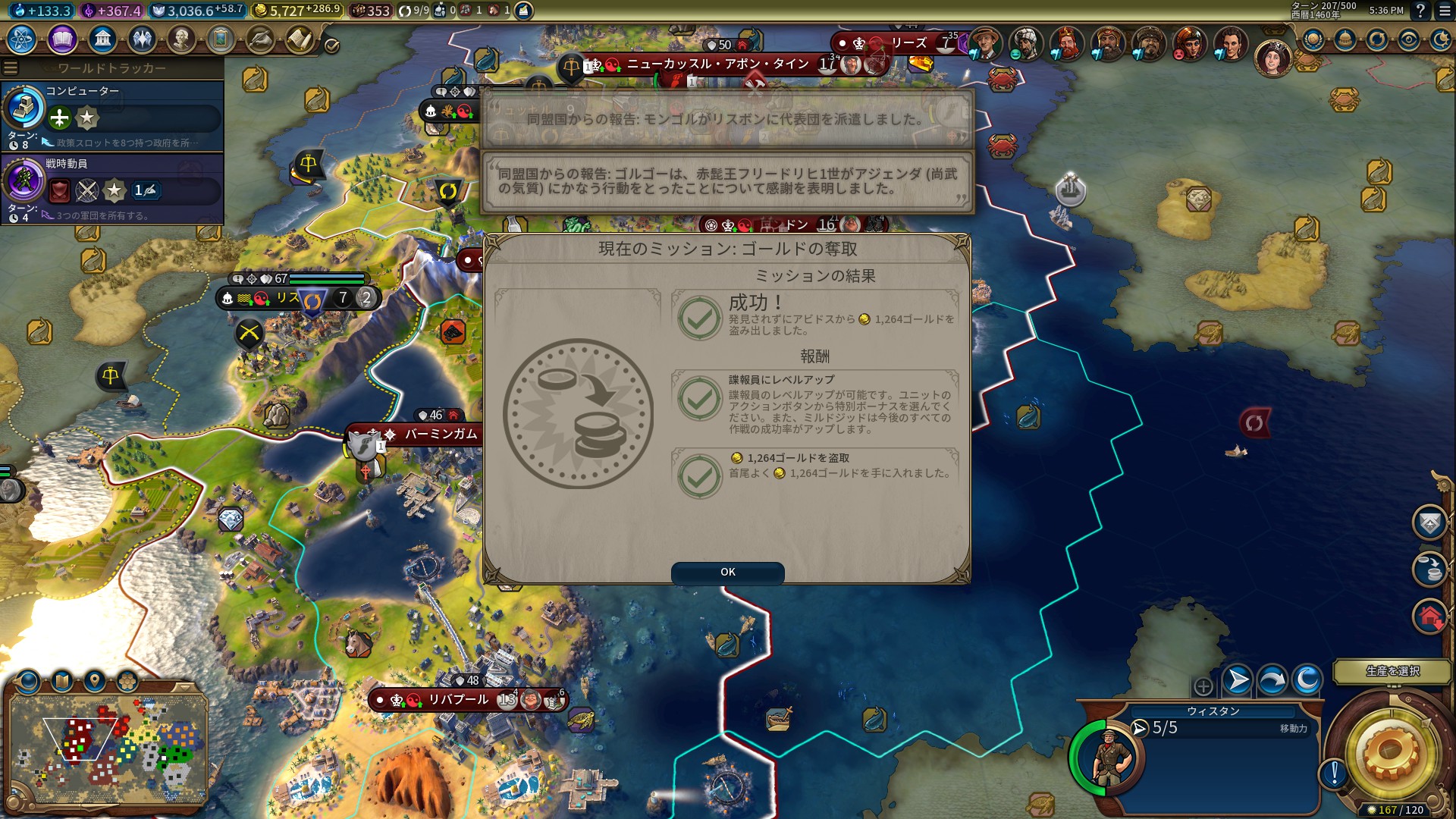Confirm the mission result with OK

pos(727,573)
